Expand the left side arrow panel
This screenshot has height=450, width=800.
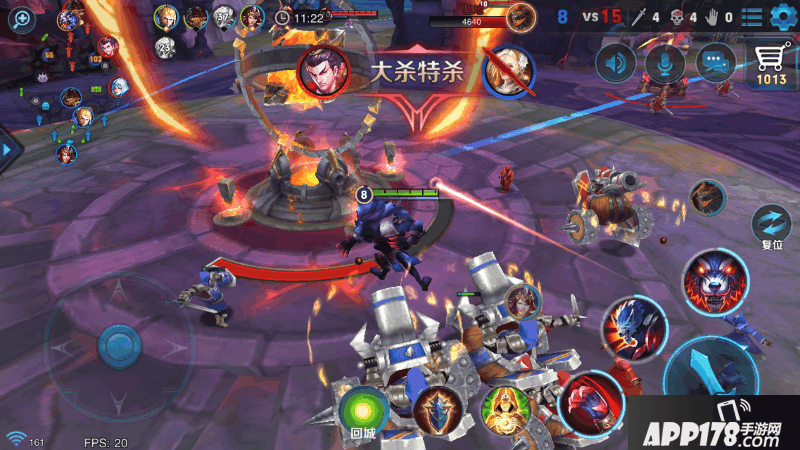coord(10,148)
